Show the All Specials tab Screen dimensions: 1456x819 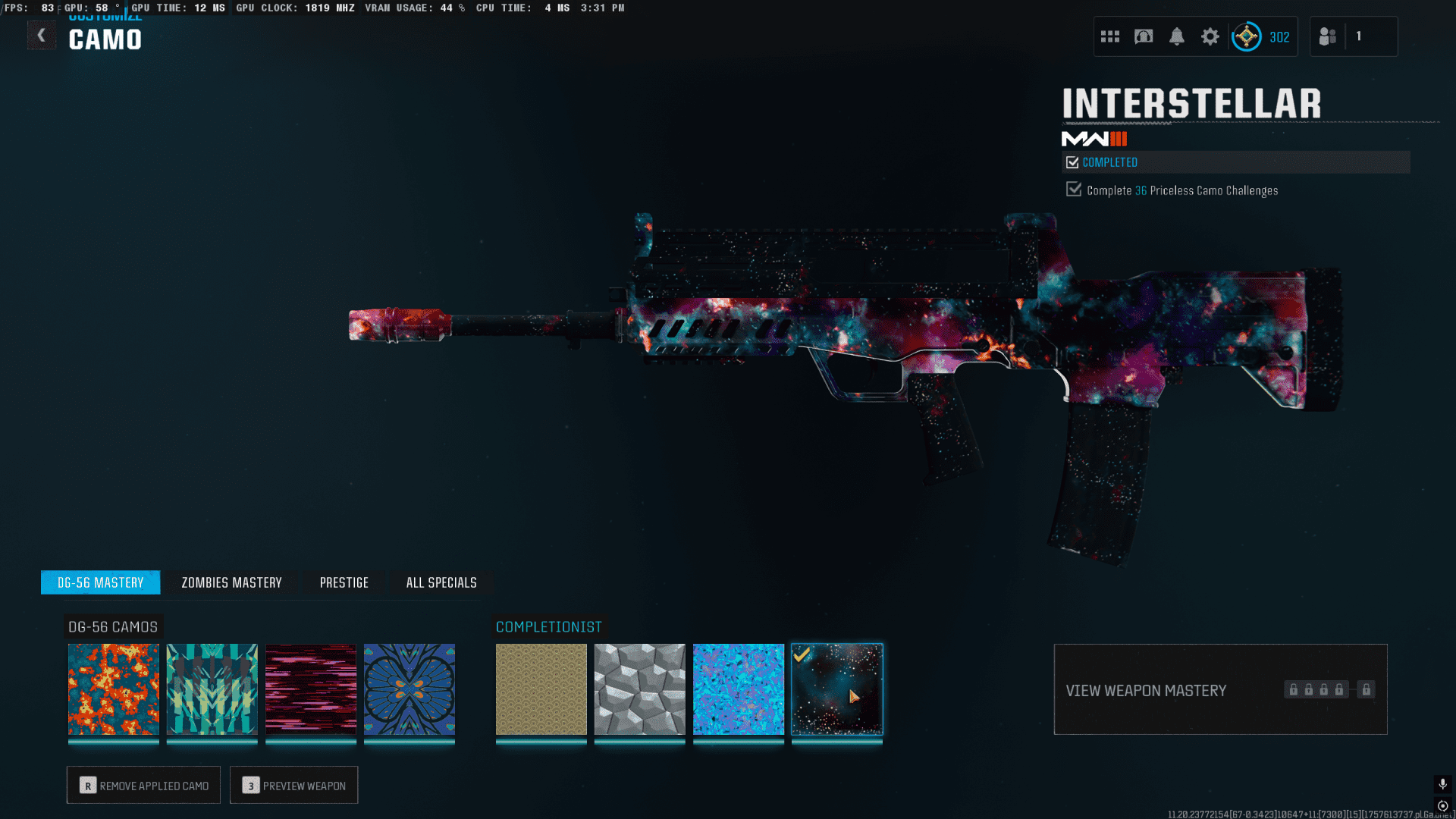(441, 582)
